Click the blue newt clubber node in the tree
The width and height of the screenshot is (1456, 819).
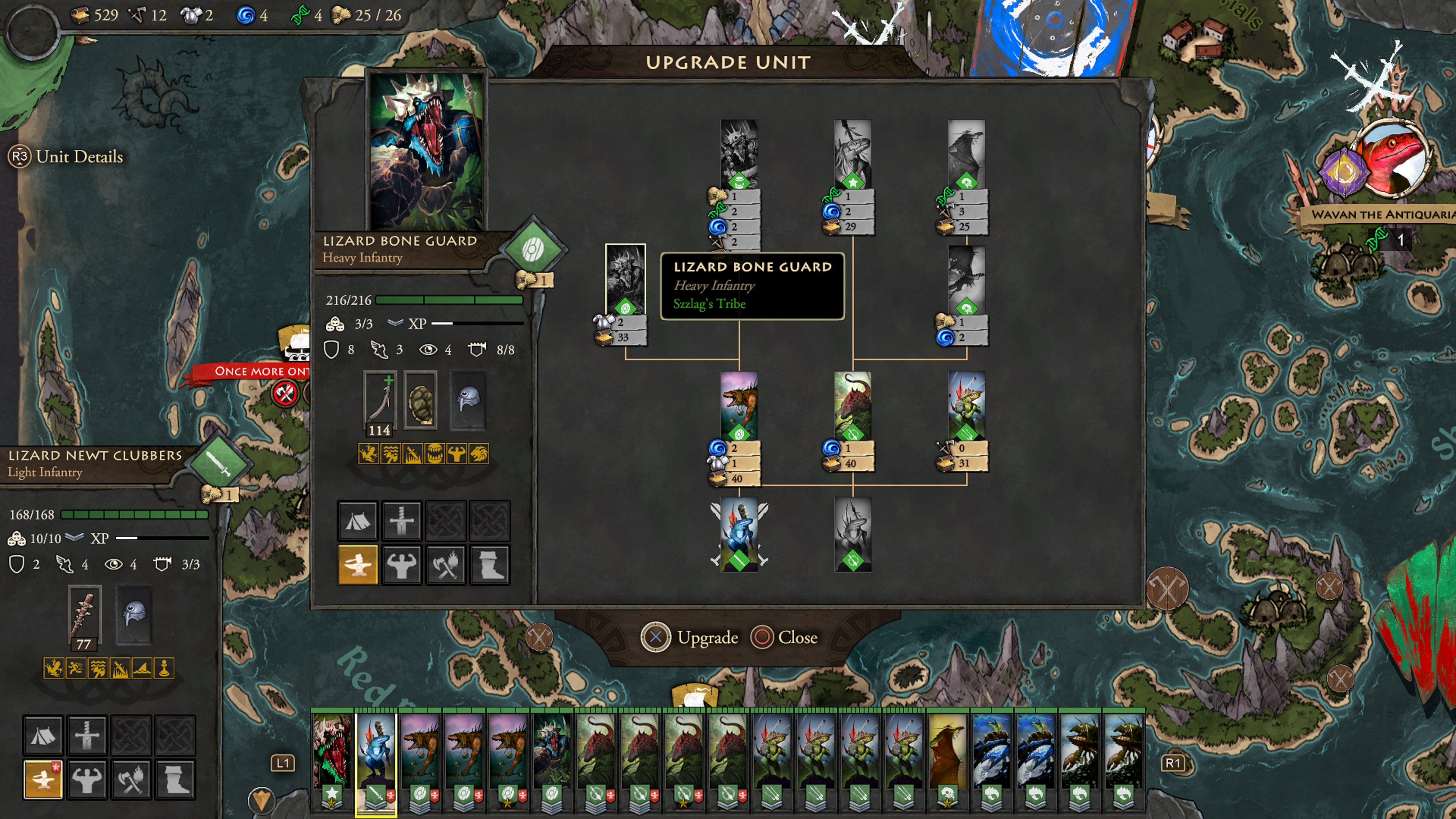click(739, 533)
